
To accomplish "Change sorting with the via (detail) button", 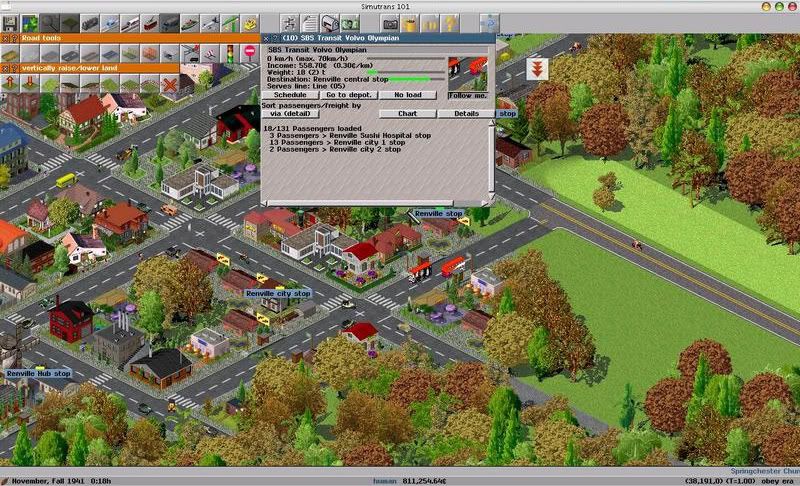I will tap(288, 114).
